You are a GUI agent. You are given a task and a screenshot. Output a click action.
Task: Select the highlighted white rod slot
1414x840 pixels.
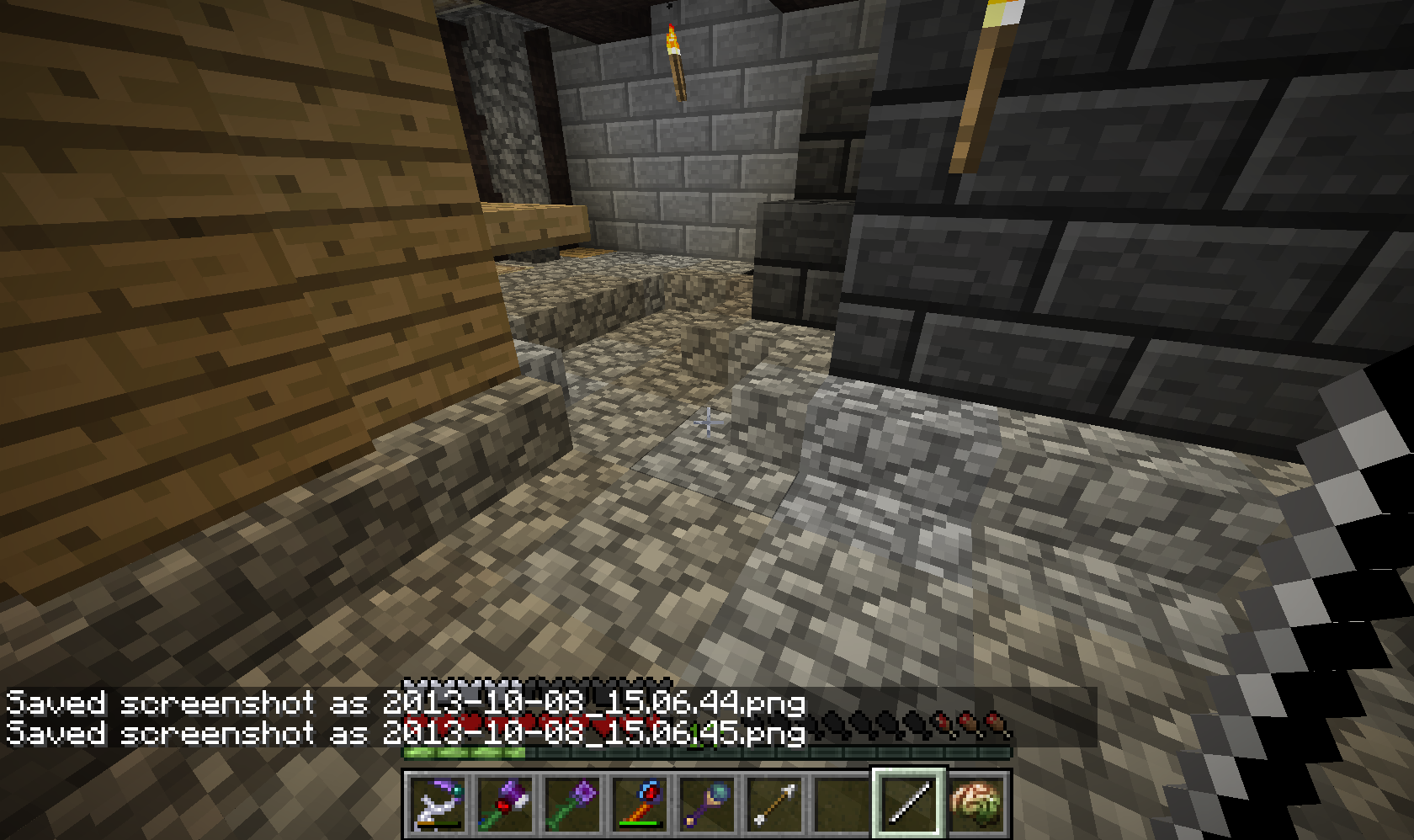[x=910, y=802]
